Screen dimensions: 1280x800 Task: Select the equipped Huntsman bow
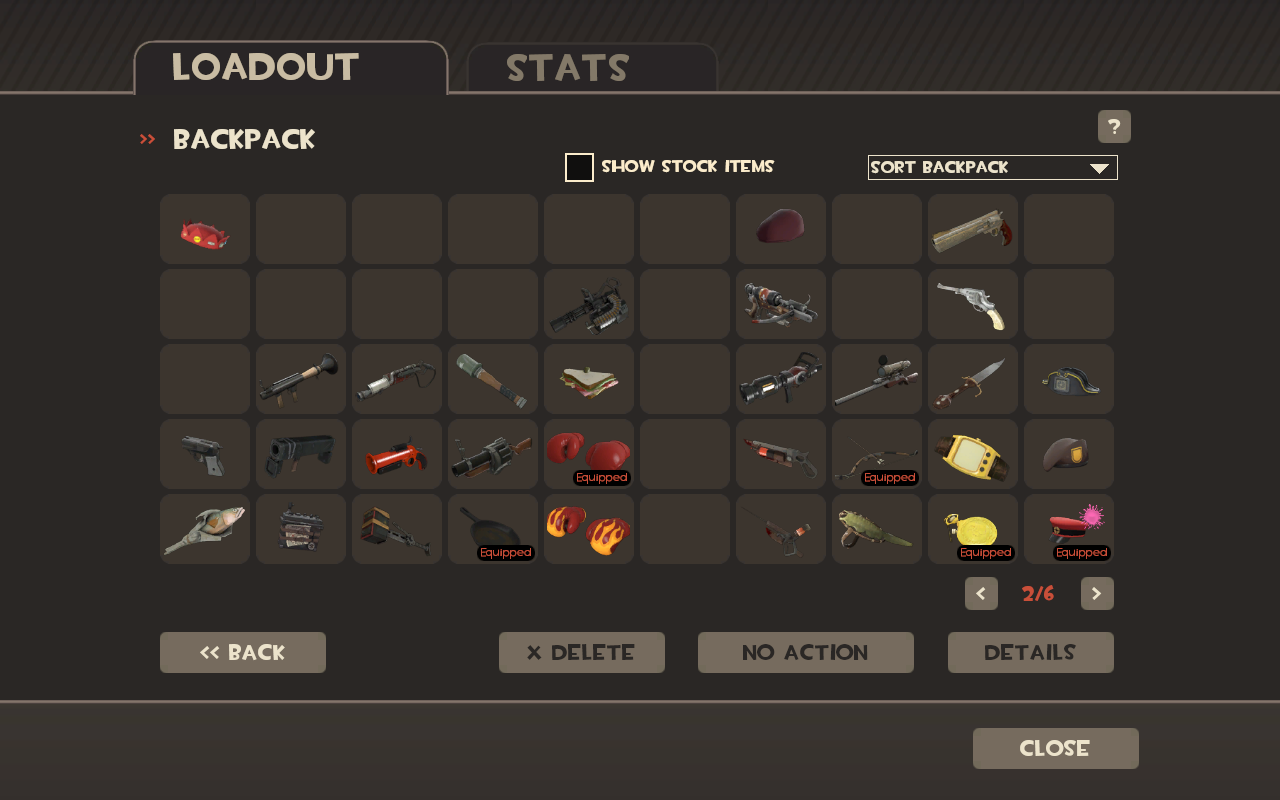[x=876, y=453]
